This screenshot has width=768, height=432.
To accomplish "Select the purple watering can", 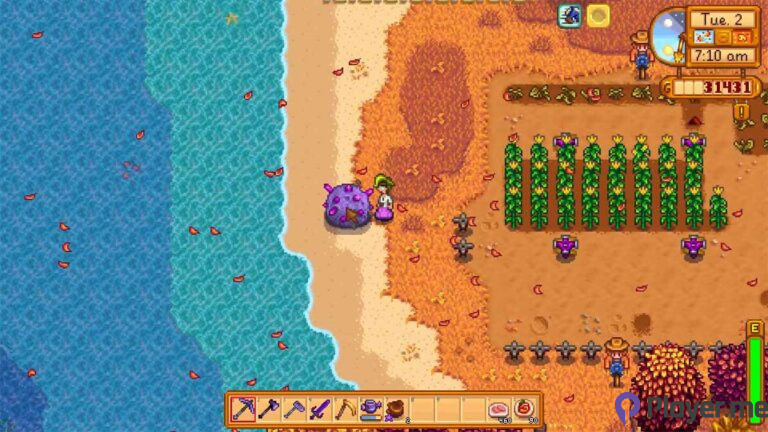I will pyautogui.click(x=371, y=409).
